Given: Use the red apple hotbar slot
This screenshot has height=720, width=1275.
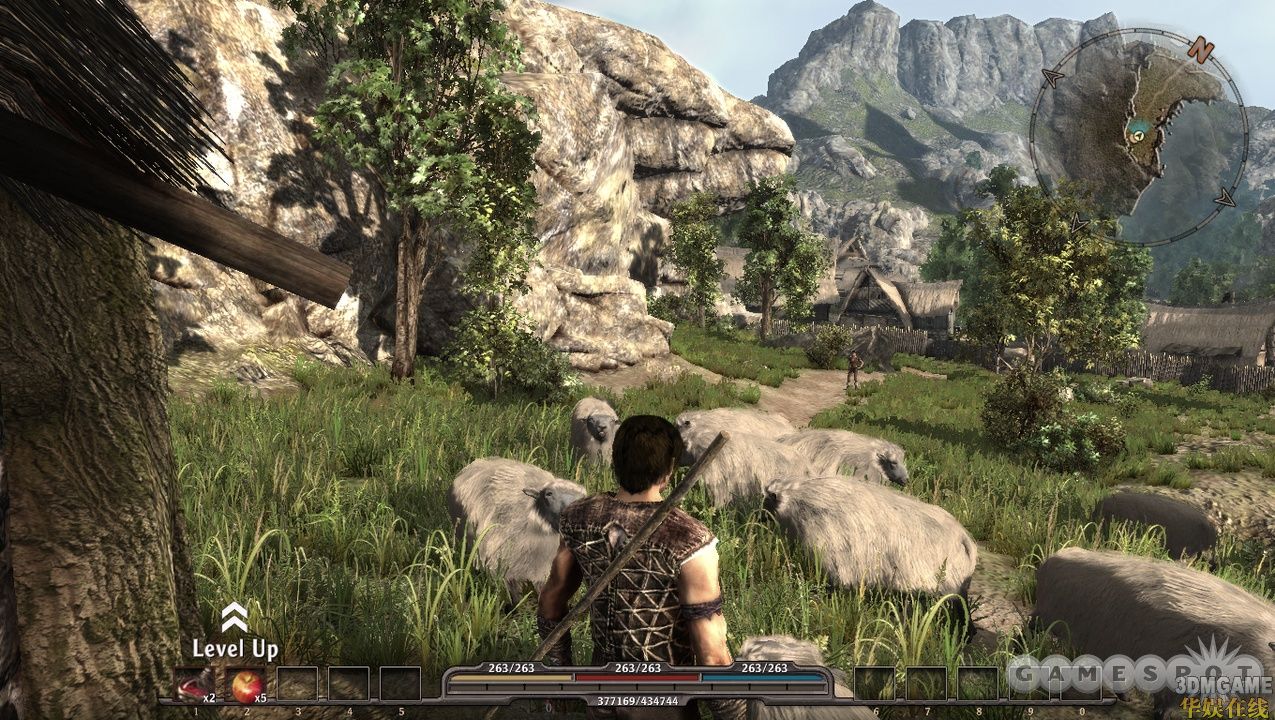Looking at the screenshot, I should (246, 684).
